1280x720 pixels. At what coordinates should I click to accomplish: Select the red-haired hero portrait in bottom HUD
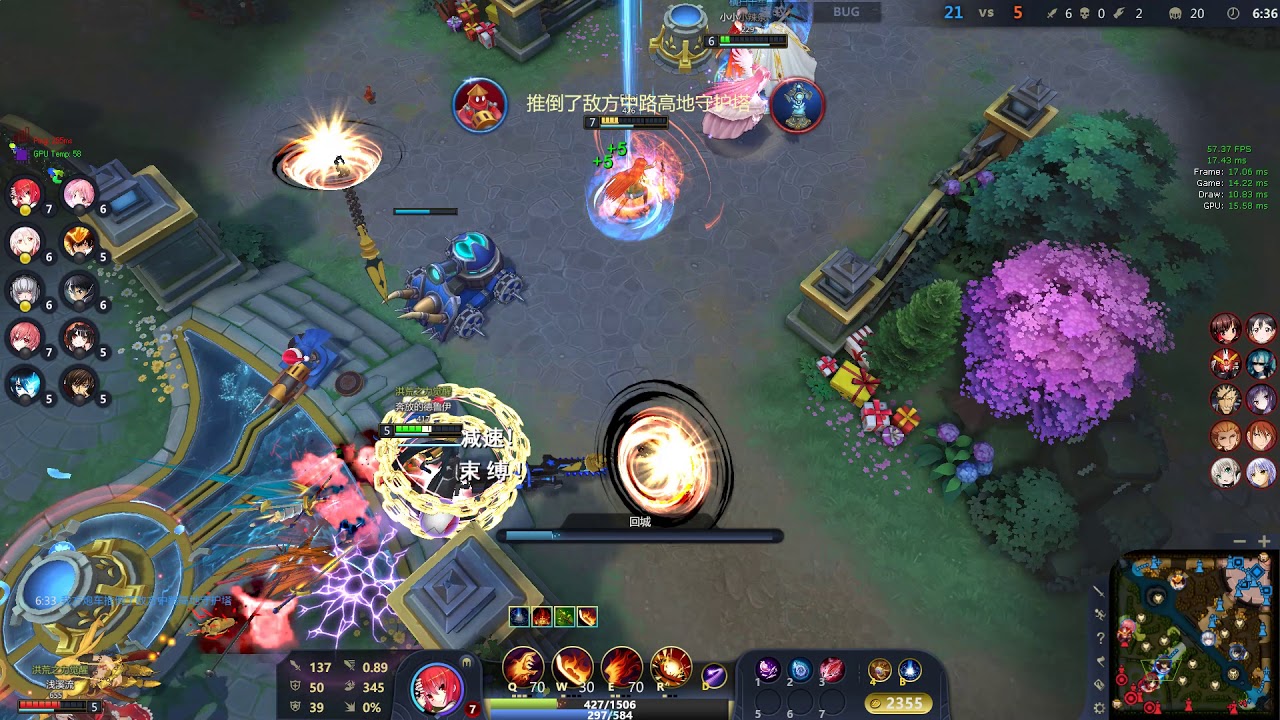[436, 688]
